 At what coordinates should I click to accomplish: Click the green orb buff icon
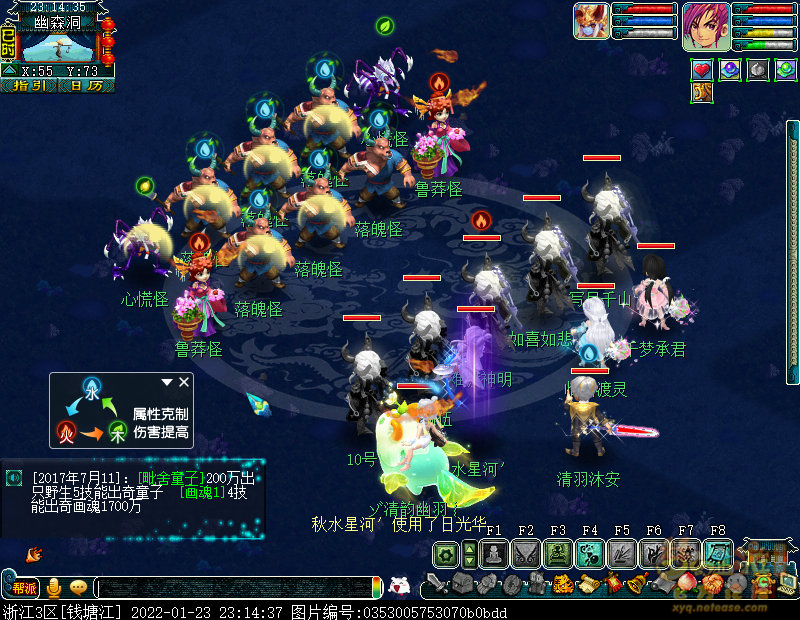coord(786,70)
